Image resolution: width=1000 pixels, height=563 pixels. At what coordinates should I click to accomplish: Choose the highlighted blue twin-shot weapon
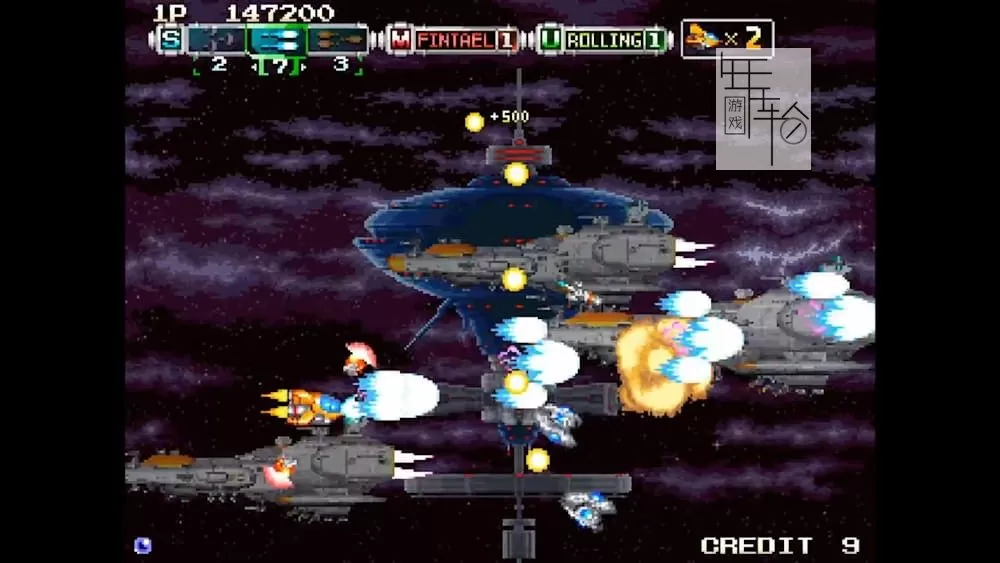(x=276, y=40)
